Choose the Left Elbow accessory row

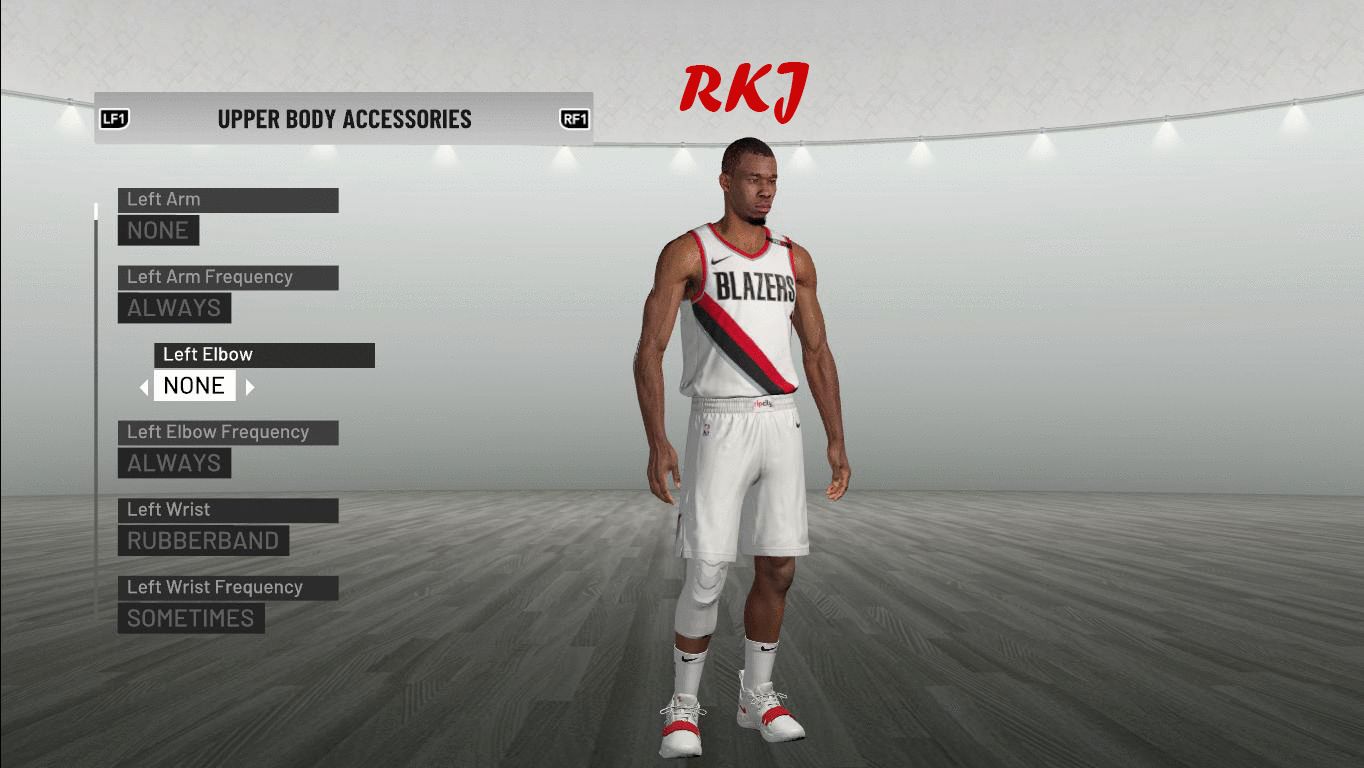click(x=264, y=355)
